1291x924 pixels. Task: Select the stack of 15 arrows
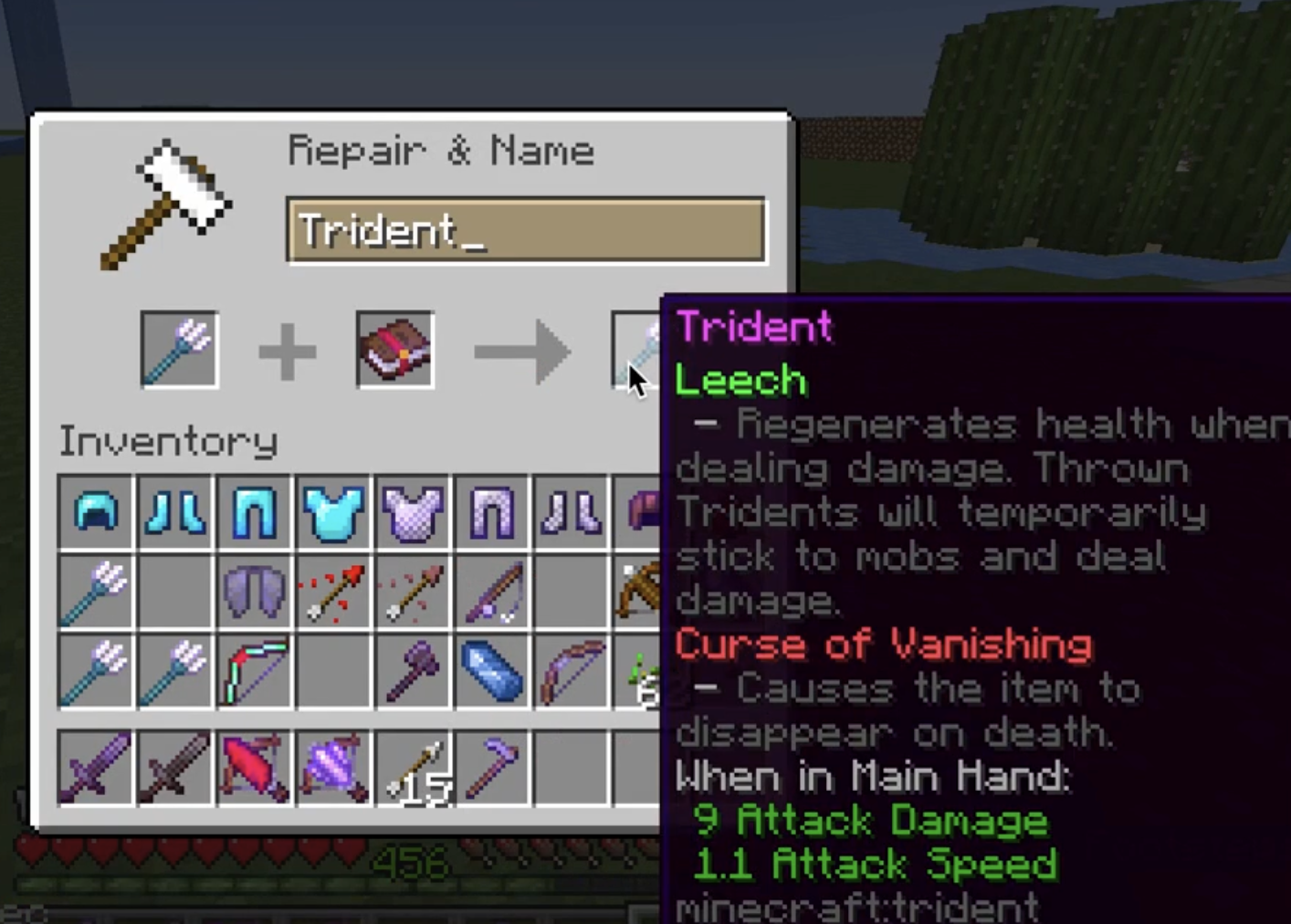pos(413,768)
